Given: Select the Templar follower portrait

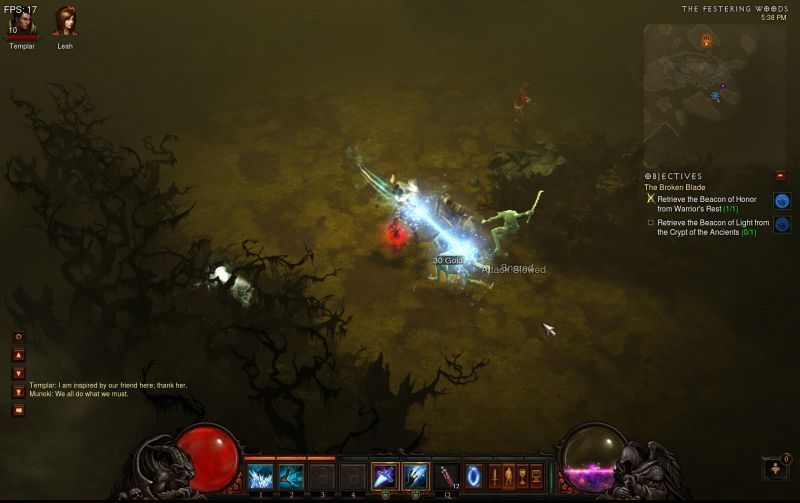Looking at the screenshot, I should point(21,21).
